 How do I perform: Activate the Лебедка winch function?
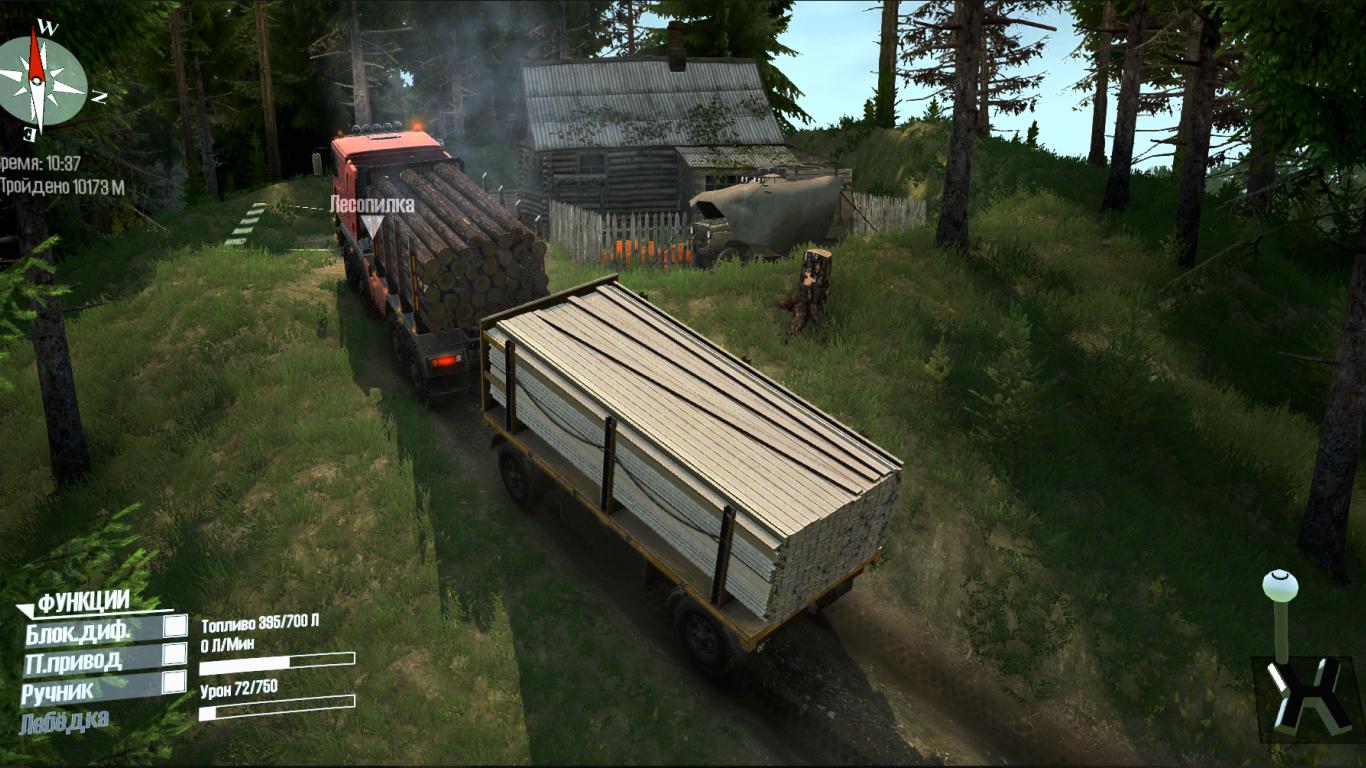(x=65, y=720)
